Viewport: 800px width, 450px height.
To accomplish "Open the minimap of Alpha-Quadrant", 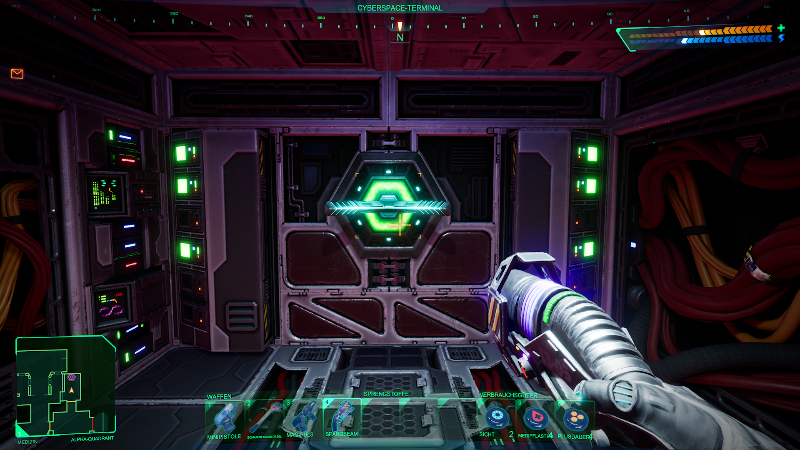I will click(65, 388).
